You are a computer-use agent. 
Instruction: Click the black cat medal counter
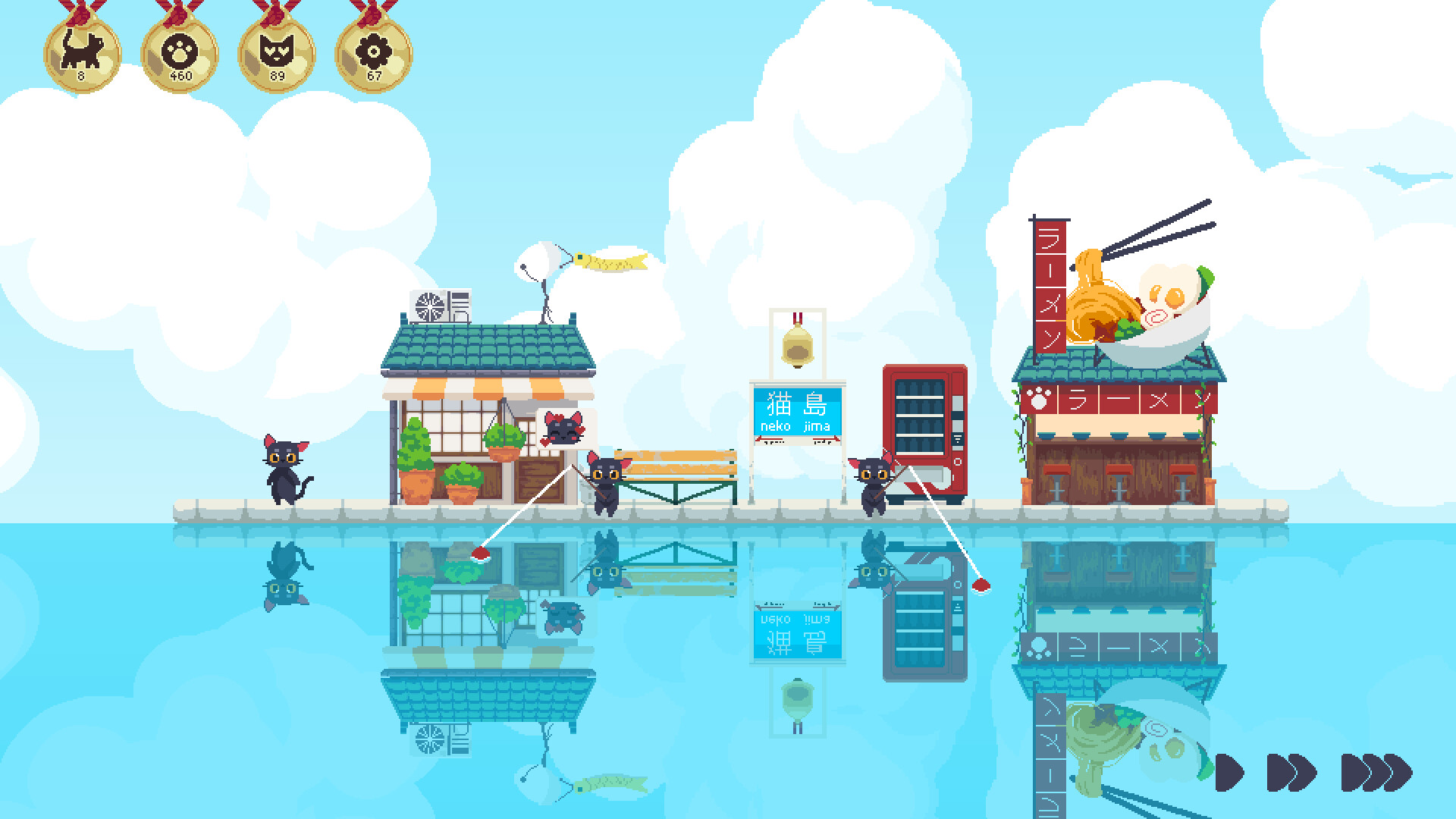click(81, 52)
